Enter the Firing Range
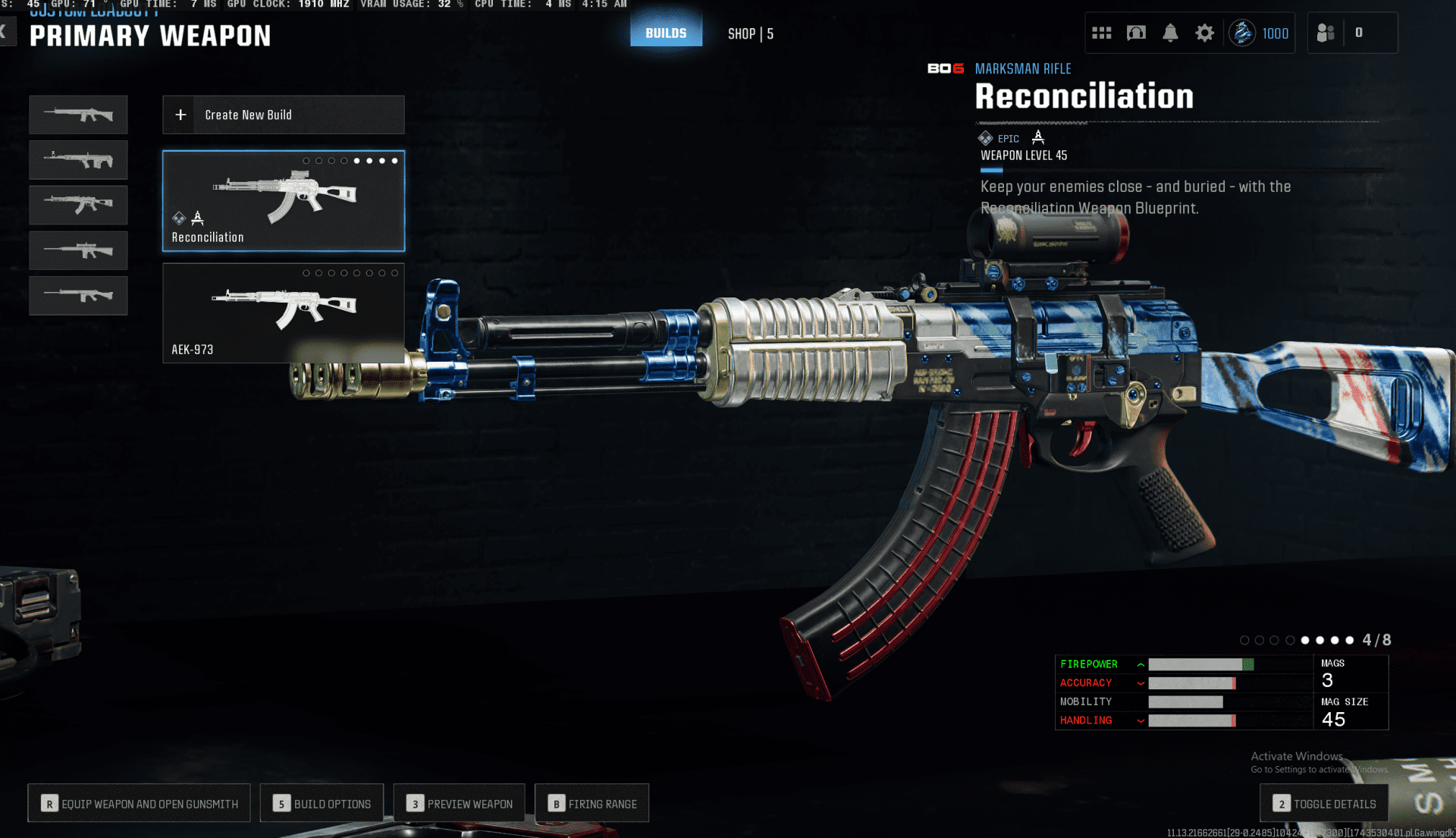The height and width of the screenshot is (838, 1456). [592, 803]
